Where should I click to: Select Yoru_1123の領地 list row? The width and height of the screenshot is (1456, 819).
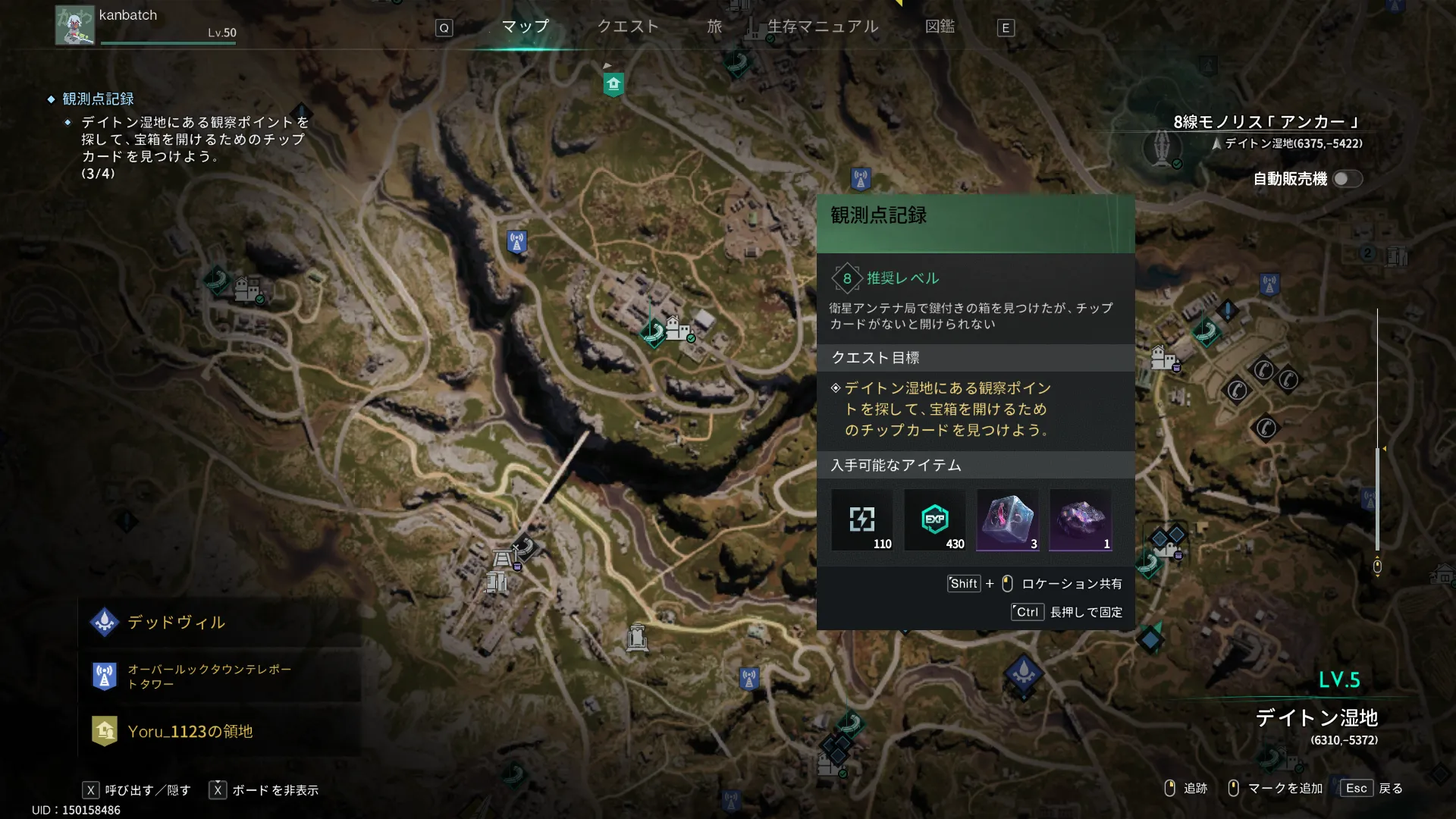218,732
